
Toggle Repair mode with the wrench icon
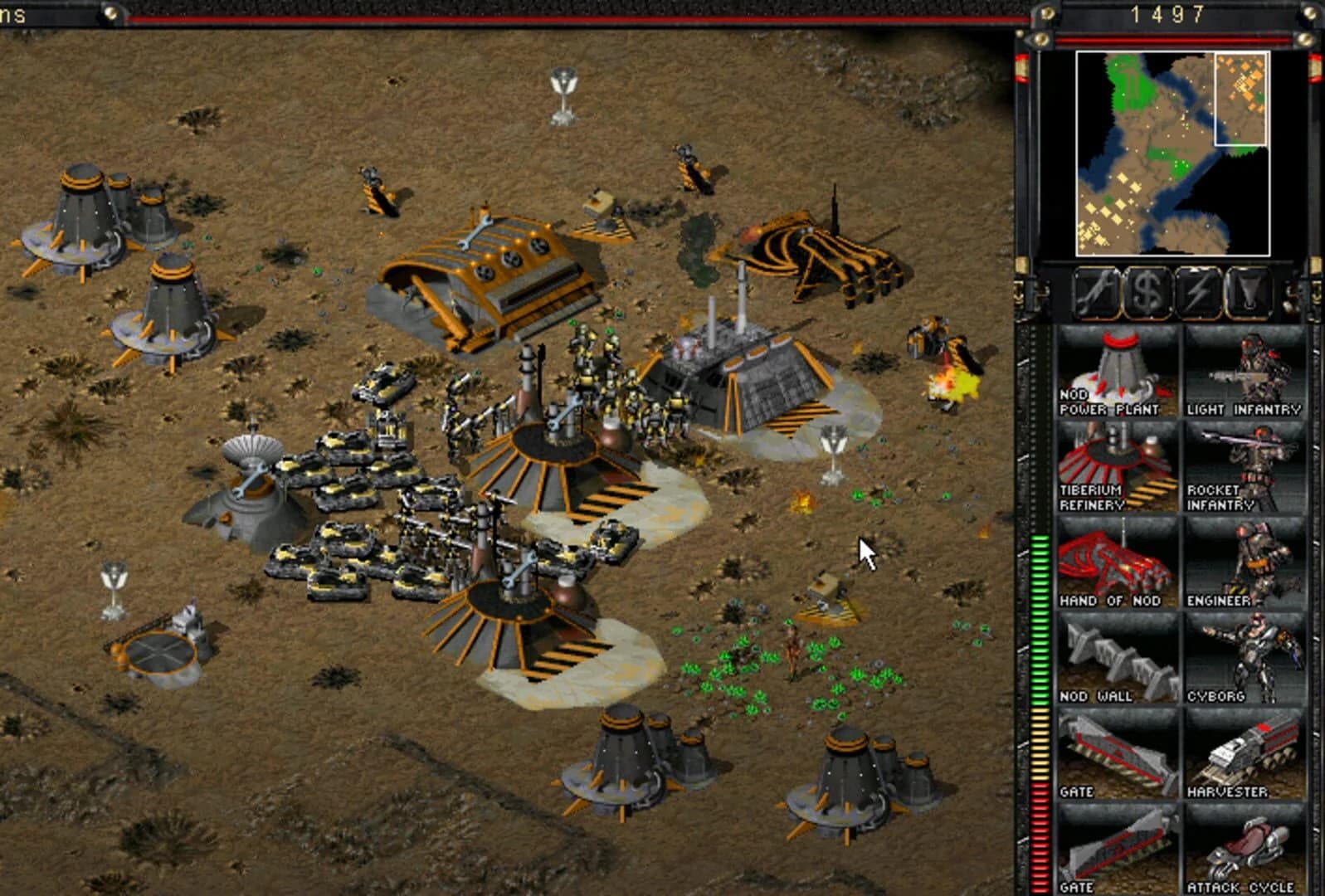(1097, 291)
